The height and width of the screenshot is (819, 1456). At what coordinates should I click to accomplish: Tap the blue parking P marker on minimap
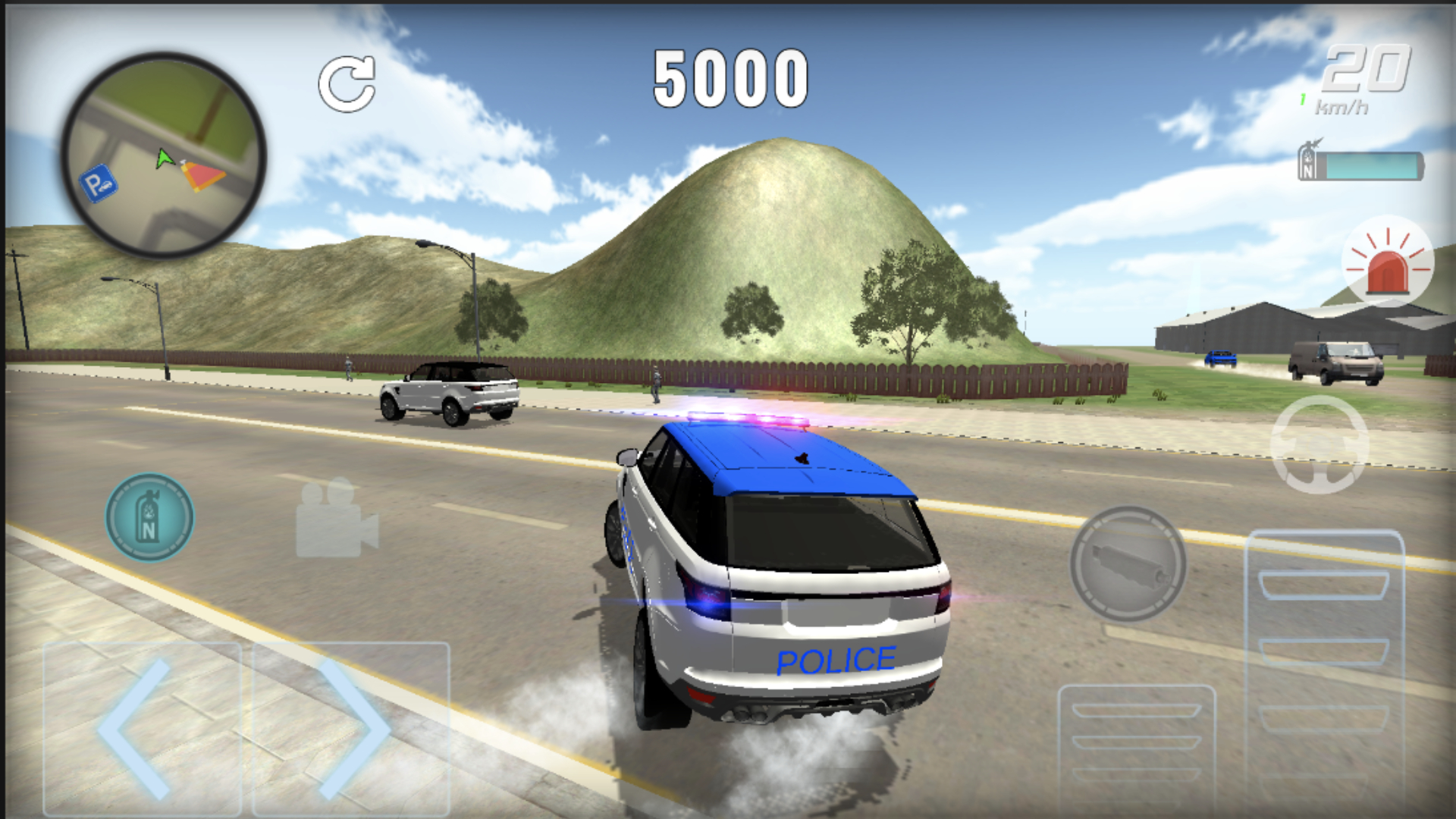point(99,182)
